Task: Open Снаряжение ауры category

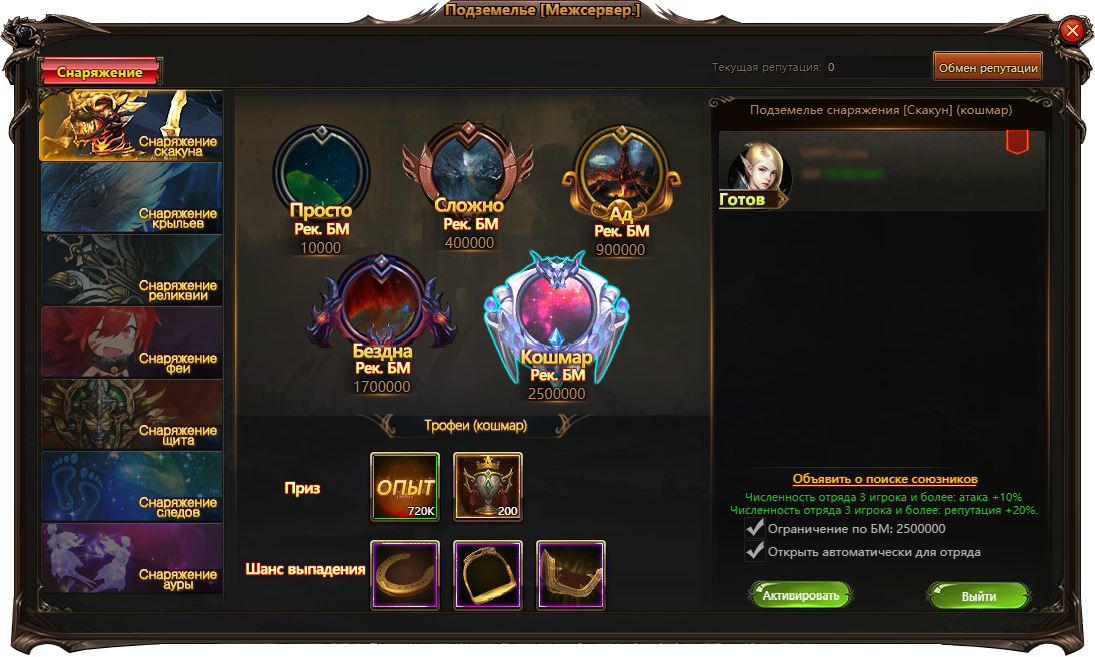Action: click(x=131, y=558)
